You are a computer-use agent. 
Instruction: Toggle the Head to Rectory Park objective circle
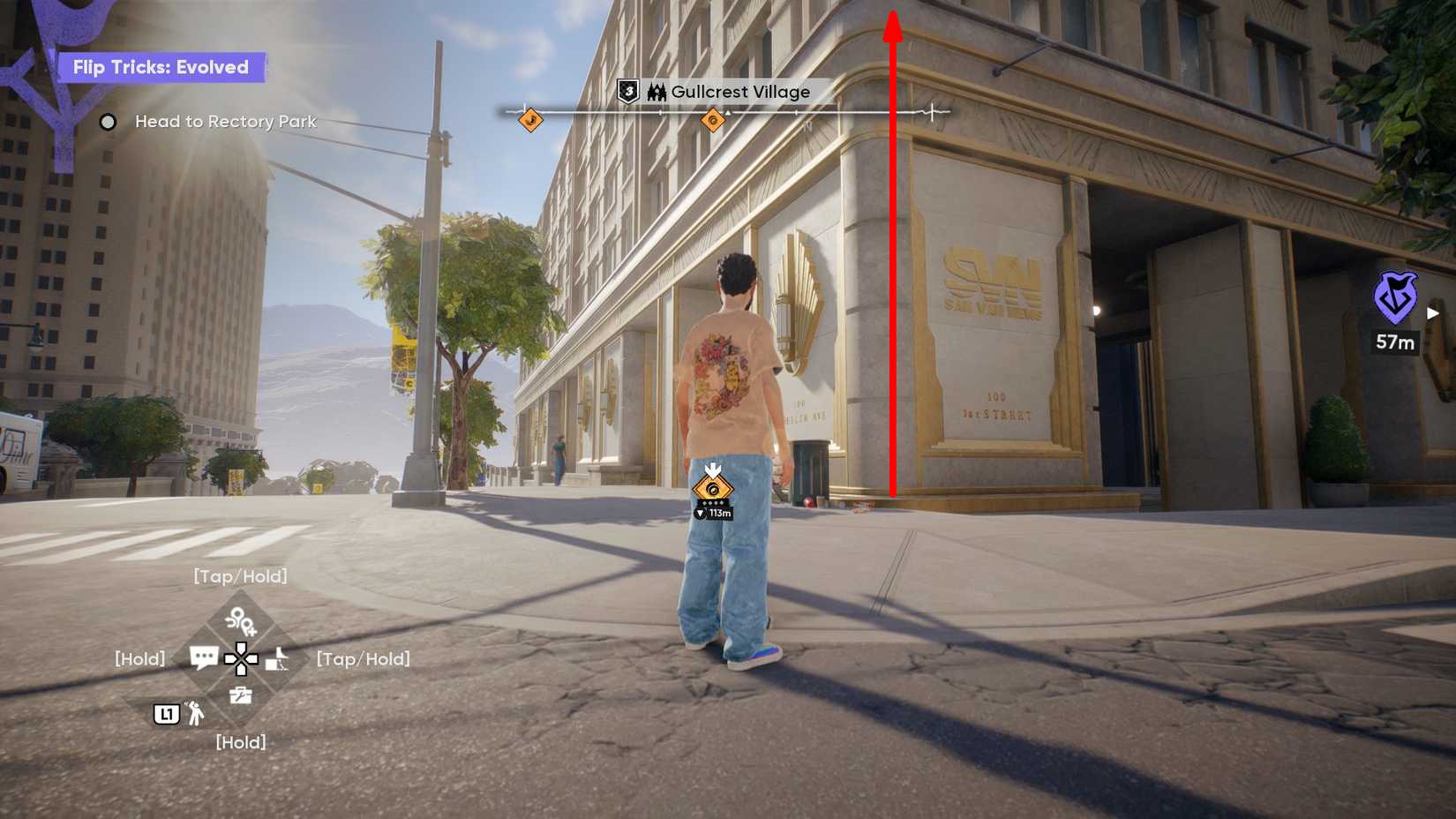coord(109,122)
